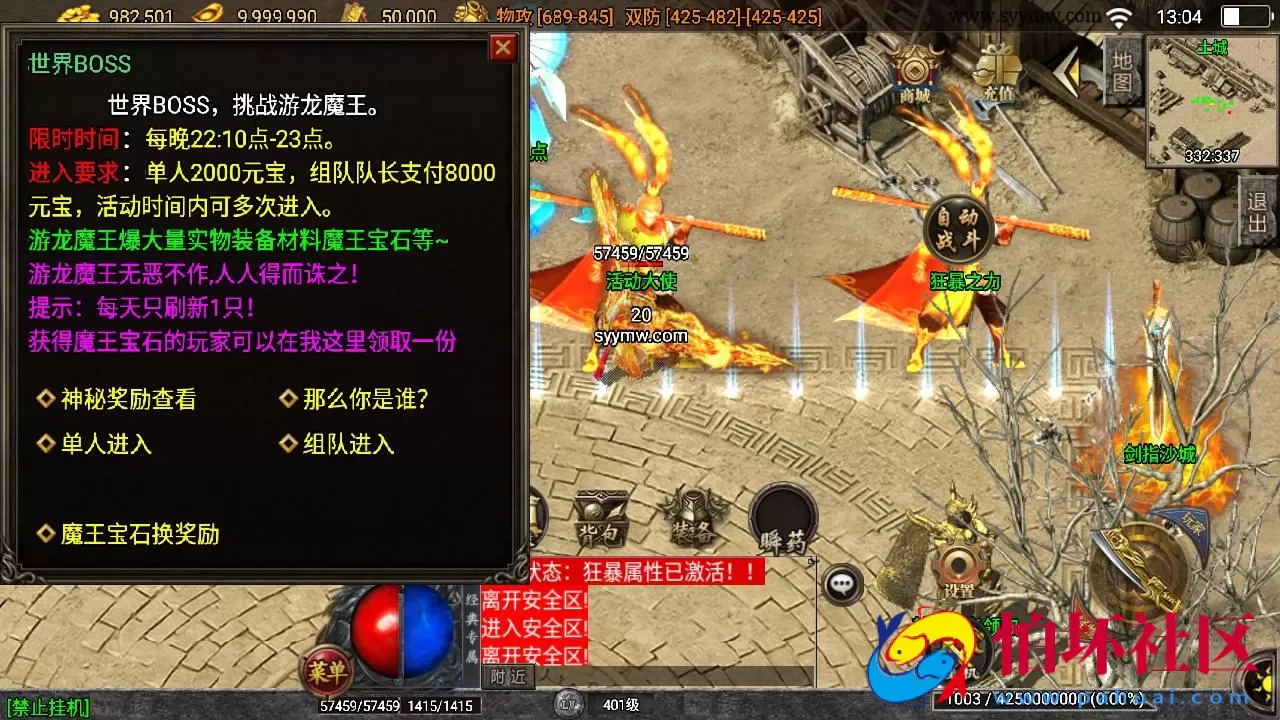Select 魔王宝石换奖励 in the BOSS dialog
Image resolution: width=1280 pixels, height=720 pixels.
[x=138, y=535]
